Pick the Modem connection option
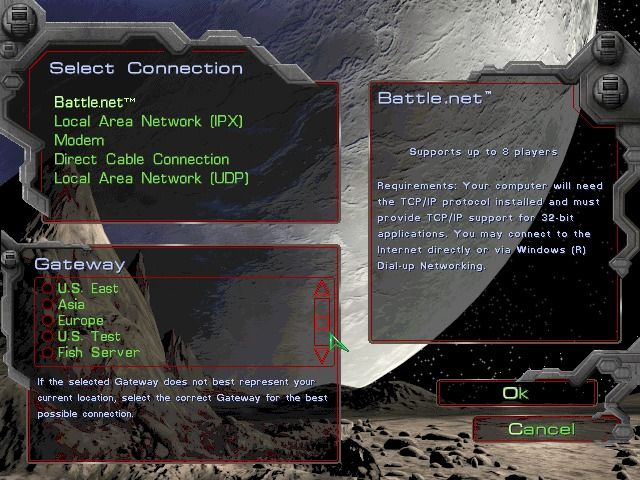 click(x=79, y=140)
